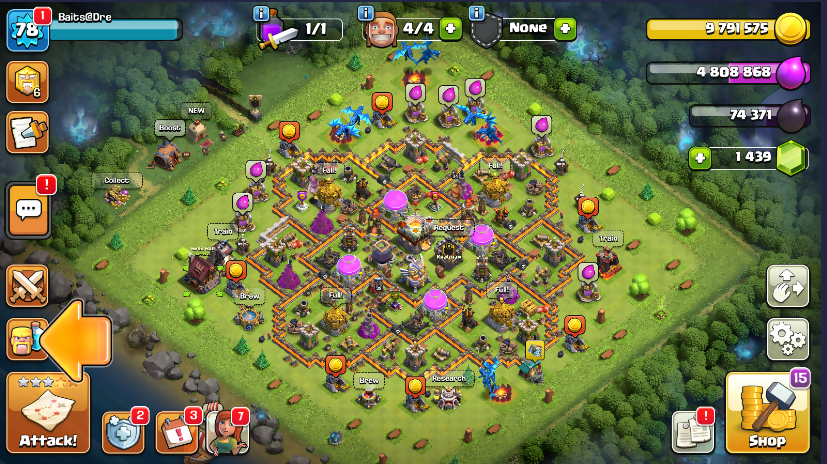Open the calendar events button
The height and width of the screenshot is (464, 827).
click(176, 431)
